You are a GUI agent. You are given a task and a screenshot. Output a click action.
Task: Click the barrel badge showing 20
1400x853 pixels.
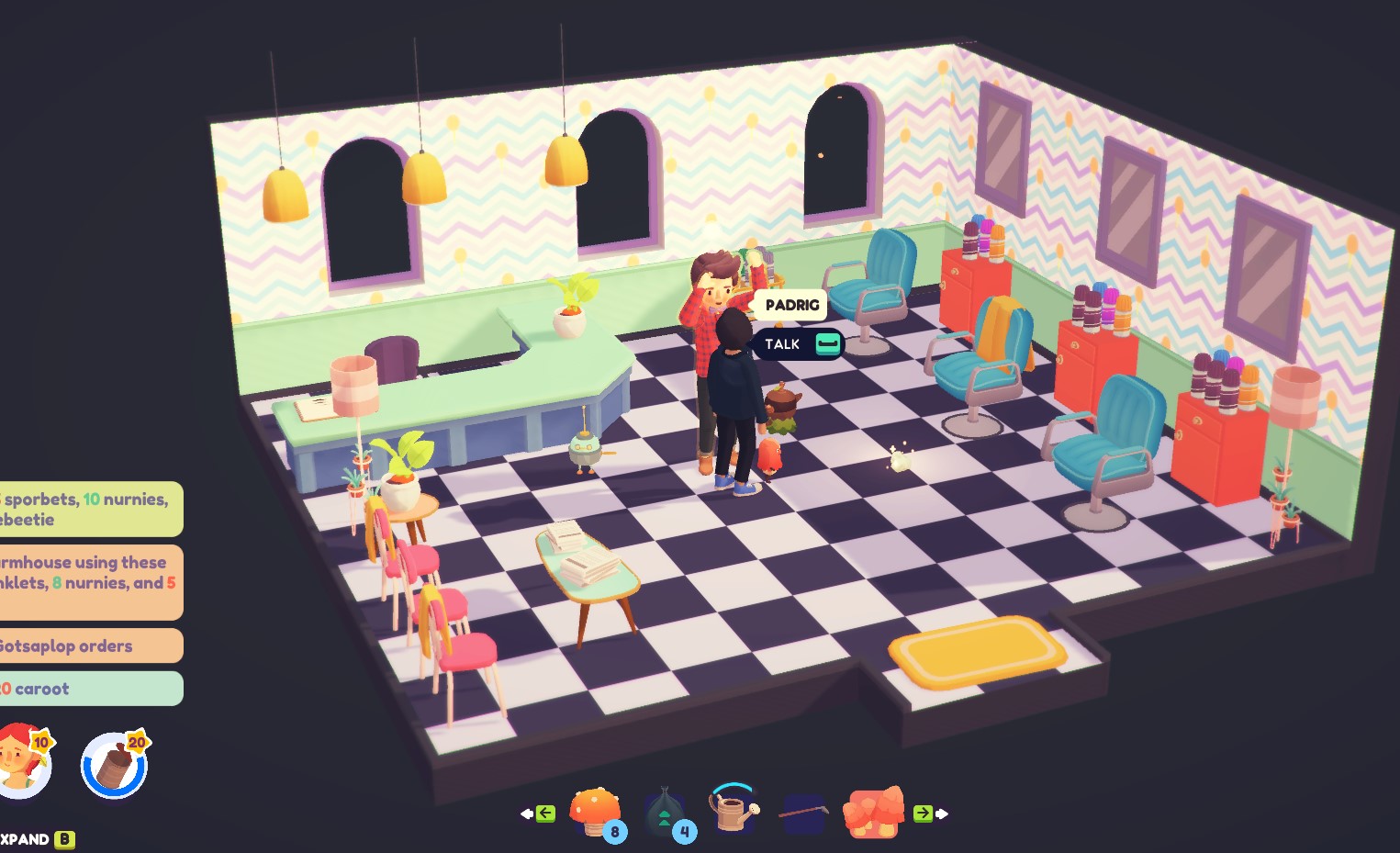pyautogui.click(x=113, y=764)
